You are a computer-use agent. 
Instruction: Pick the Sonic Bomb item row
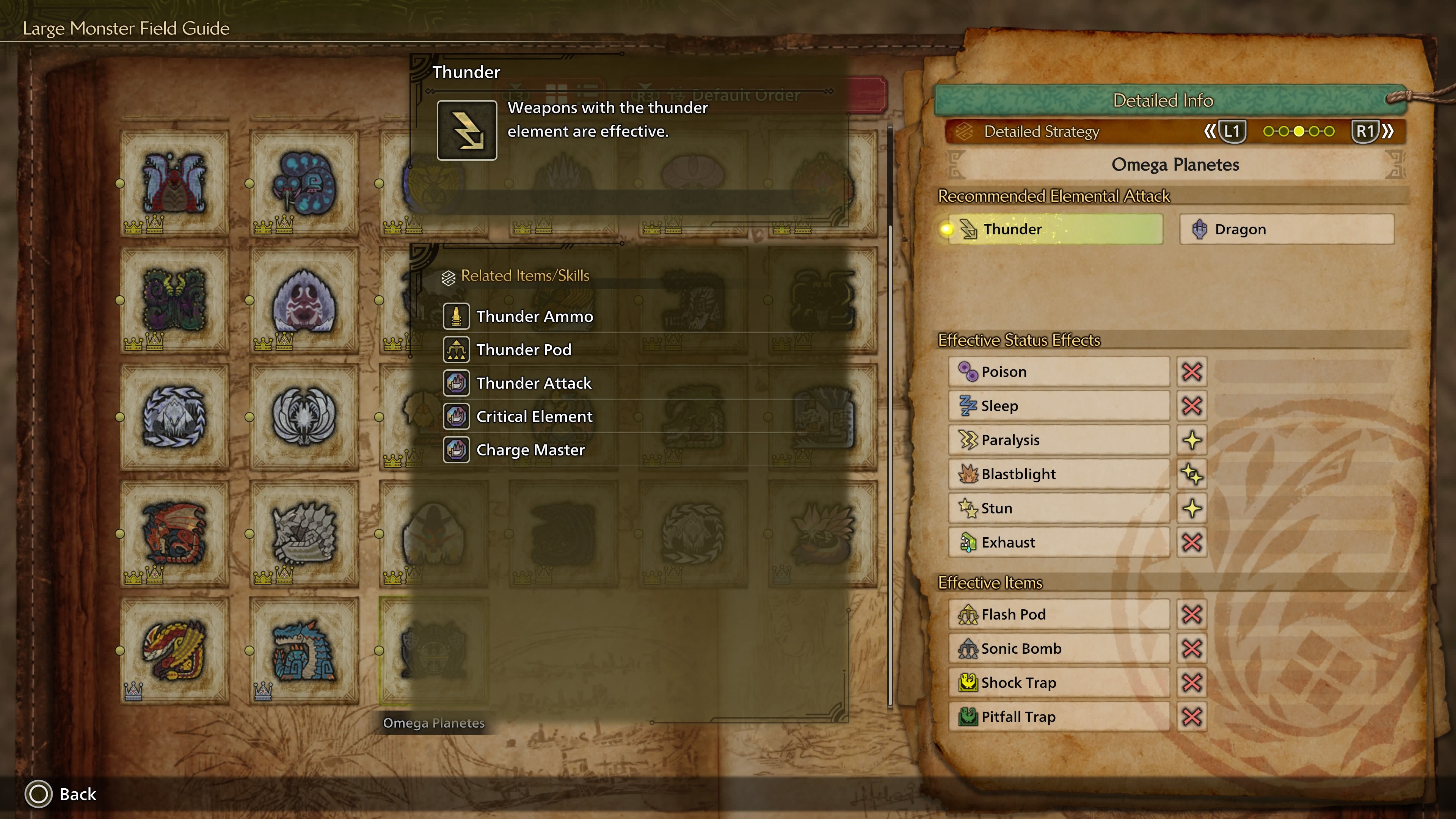(x=1058, y=648)
